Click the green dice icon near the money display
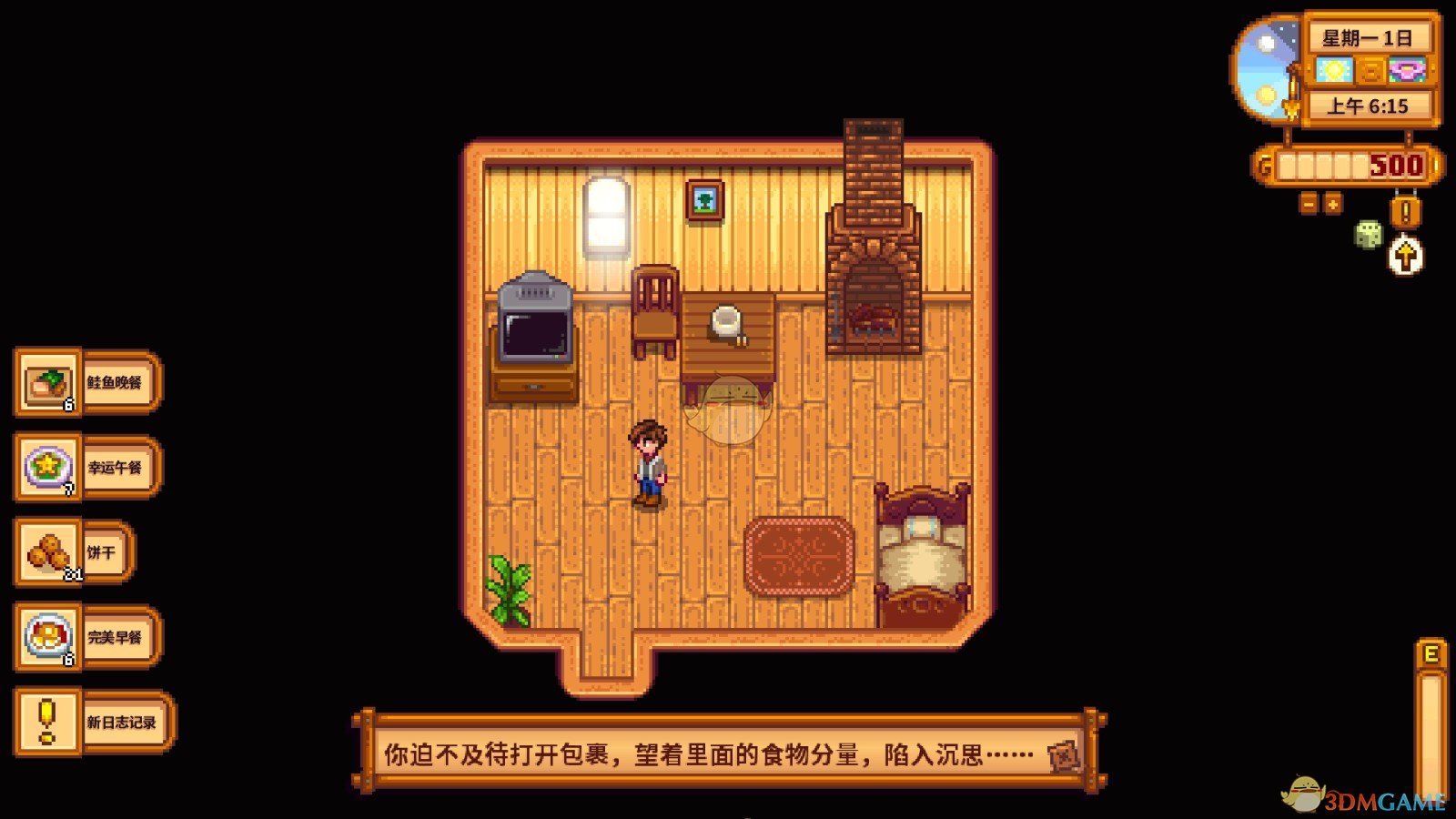 click(x=1368, y=234)
